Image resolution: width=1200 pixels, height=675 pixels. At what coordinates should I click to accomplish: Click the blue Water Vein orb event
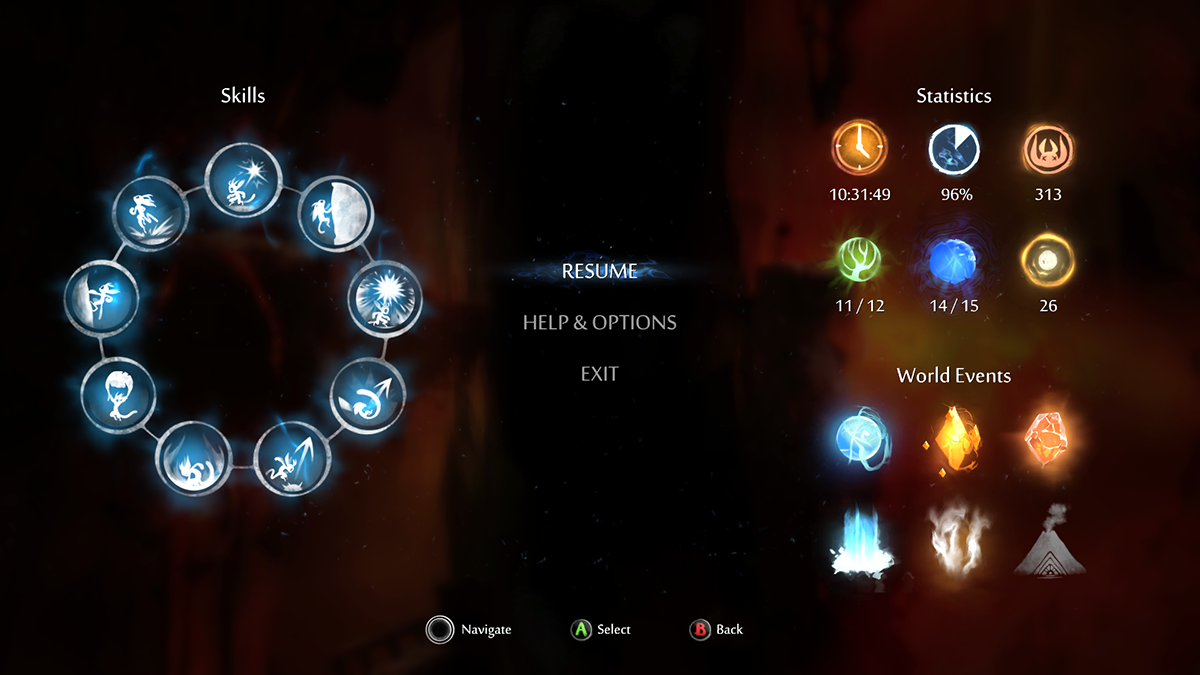click(x=861, y=436)
